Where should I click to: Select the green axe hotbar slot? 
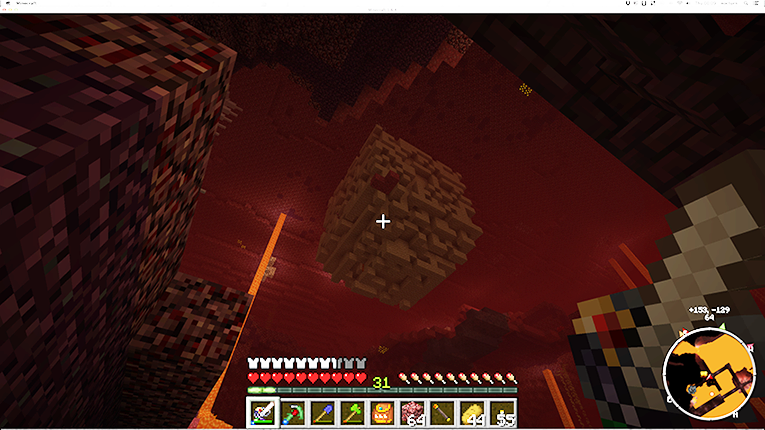coord(353,412)
